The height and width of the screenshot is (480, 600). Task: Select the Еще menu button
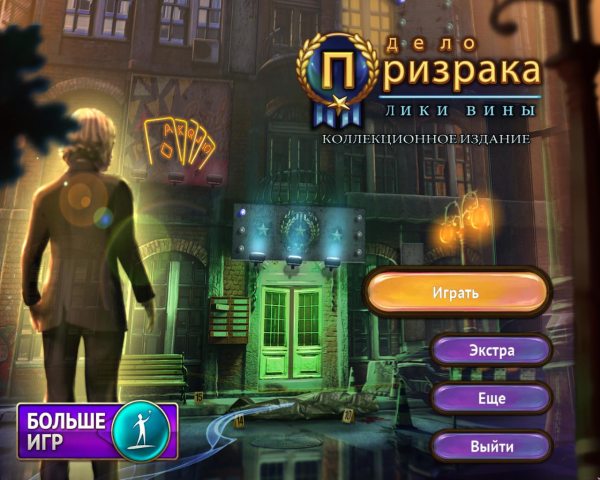click(491, 398)
